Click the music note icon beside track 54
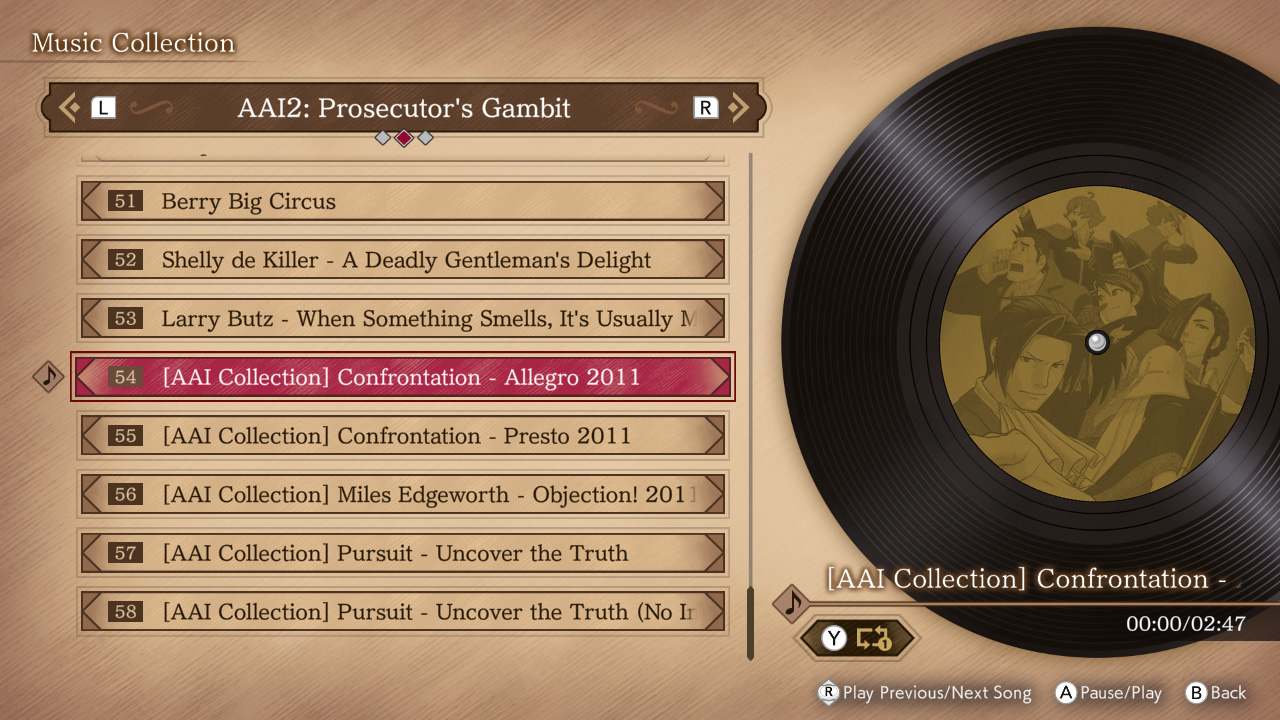This screenshot has height=720, width=1280. (x=47, y=377)
